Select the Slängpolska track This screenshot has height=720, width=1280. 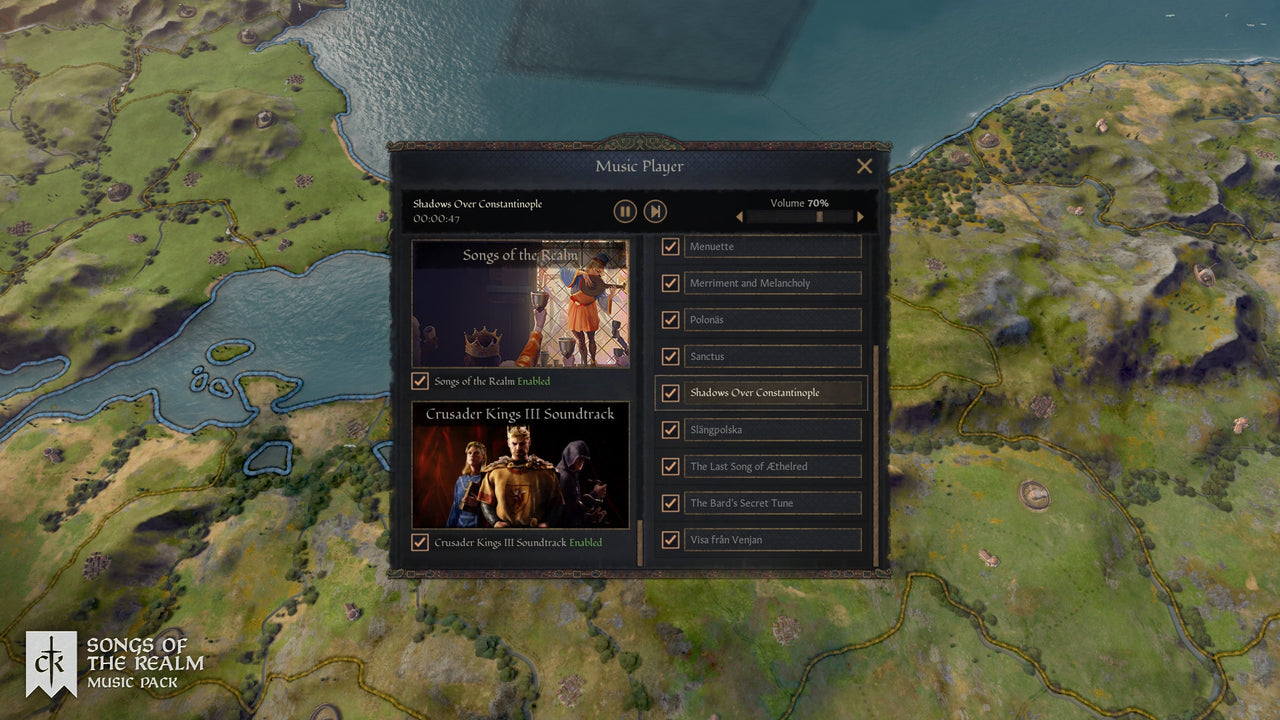(772, 429)
